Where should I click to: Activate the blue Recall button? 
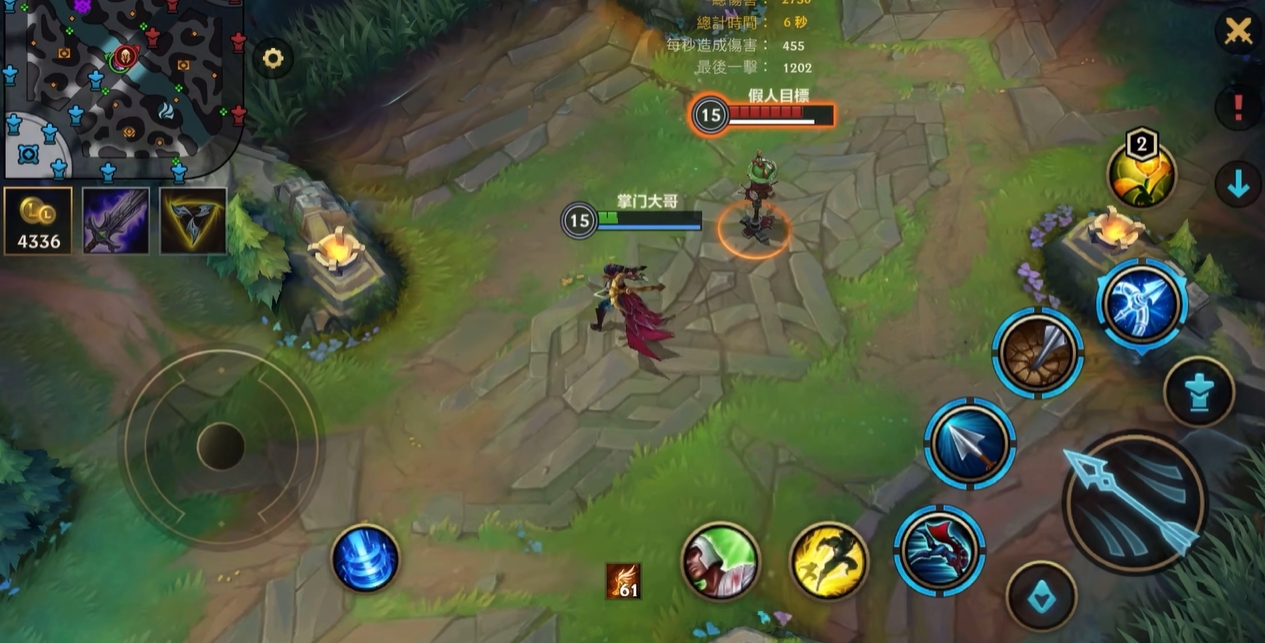coord(365,558)
